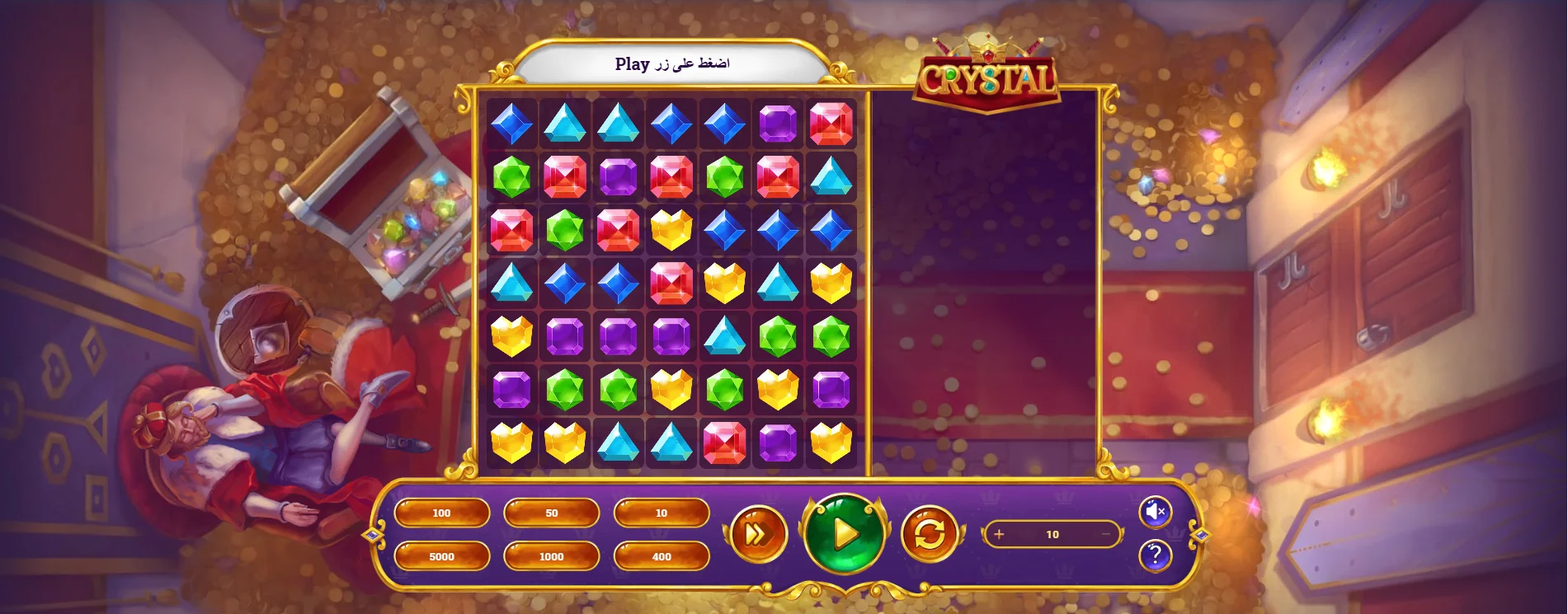Mute the sound with the speaker icon
This screenshot has height=614, width=1568.
[1157, 512]
